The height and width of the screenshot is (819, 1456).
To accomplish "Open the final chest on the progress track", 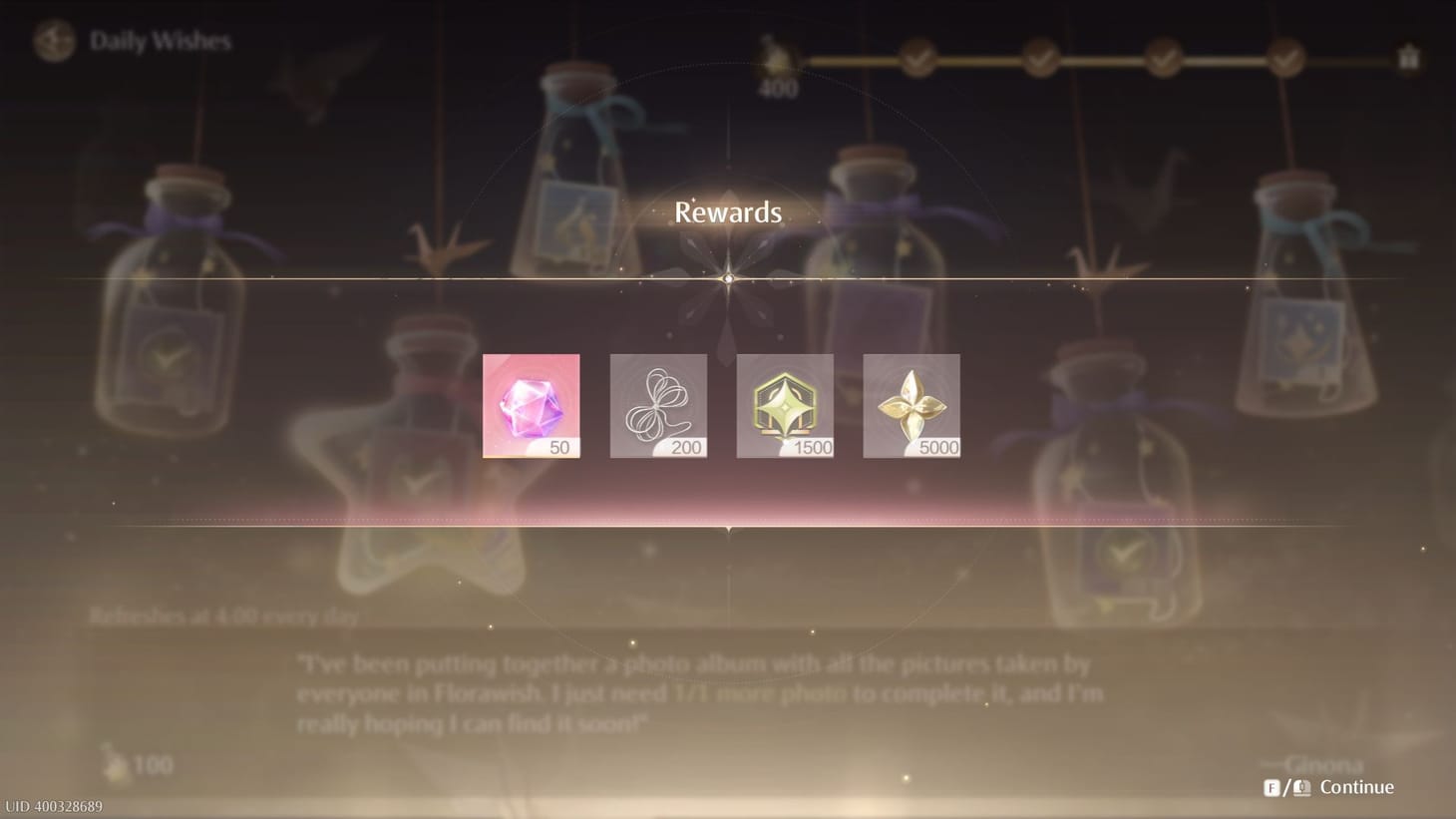I will [1409, 60].
